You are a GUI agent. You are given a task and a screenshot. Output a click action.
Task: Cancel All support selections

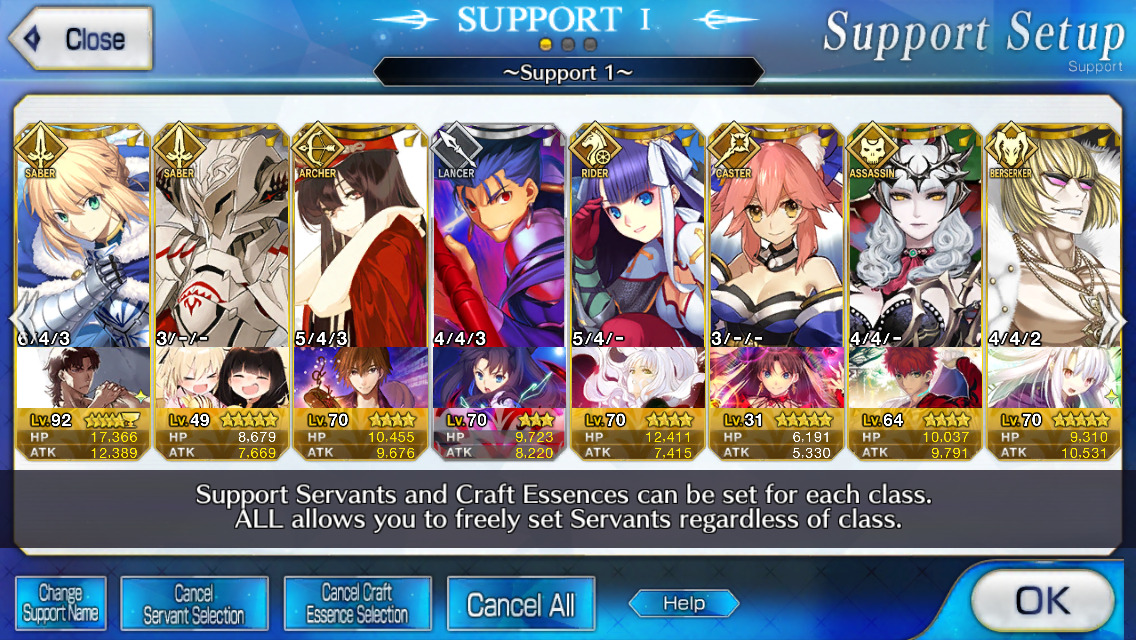[x=521, y=604]
